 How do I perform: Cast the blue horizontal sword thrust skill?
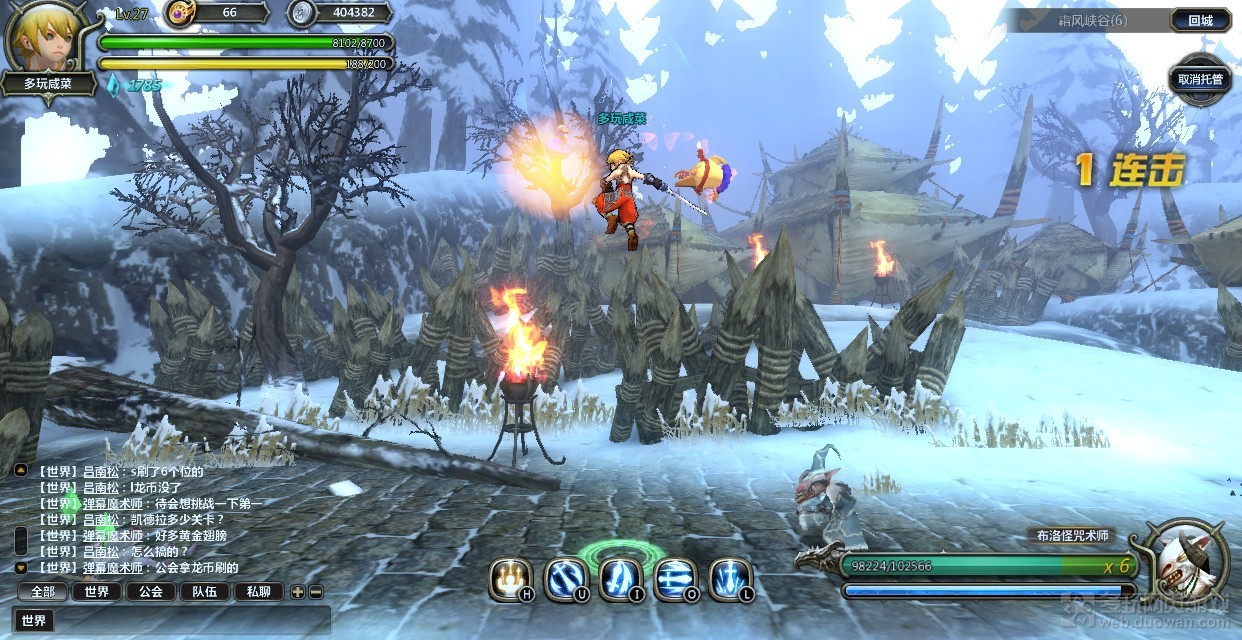(x=675, y=579)
